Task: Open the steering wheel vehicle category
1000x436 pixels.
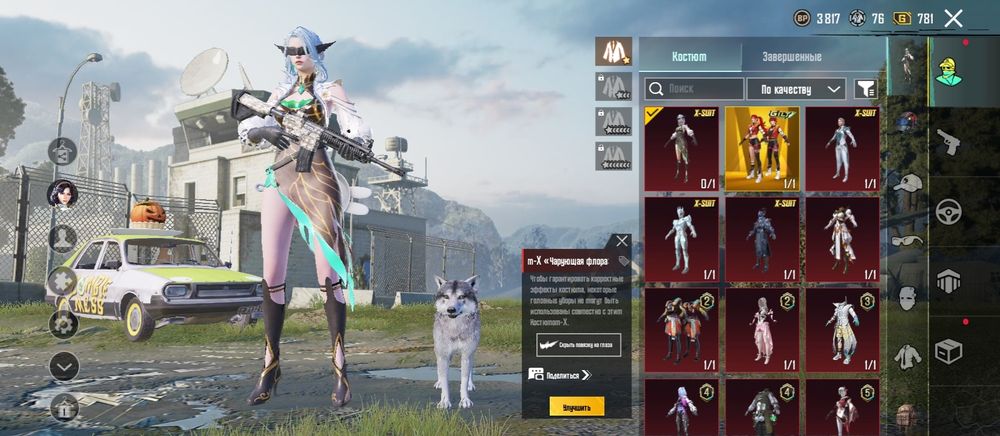Action: coord(947,212)
